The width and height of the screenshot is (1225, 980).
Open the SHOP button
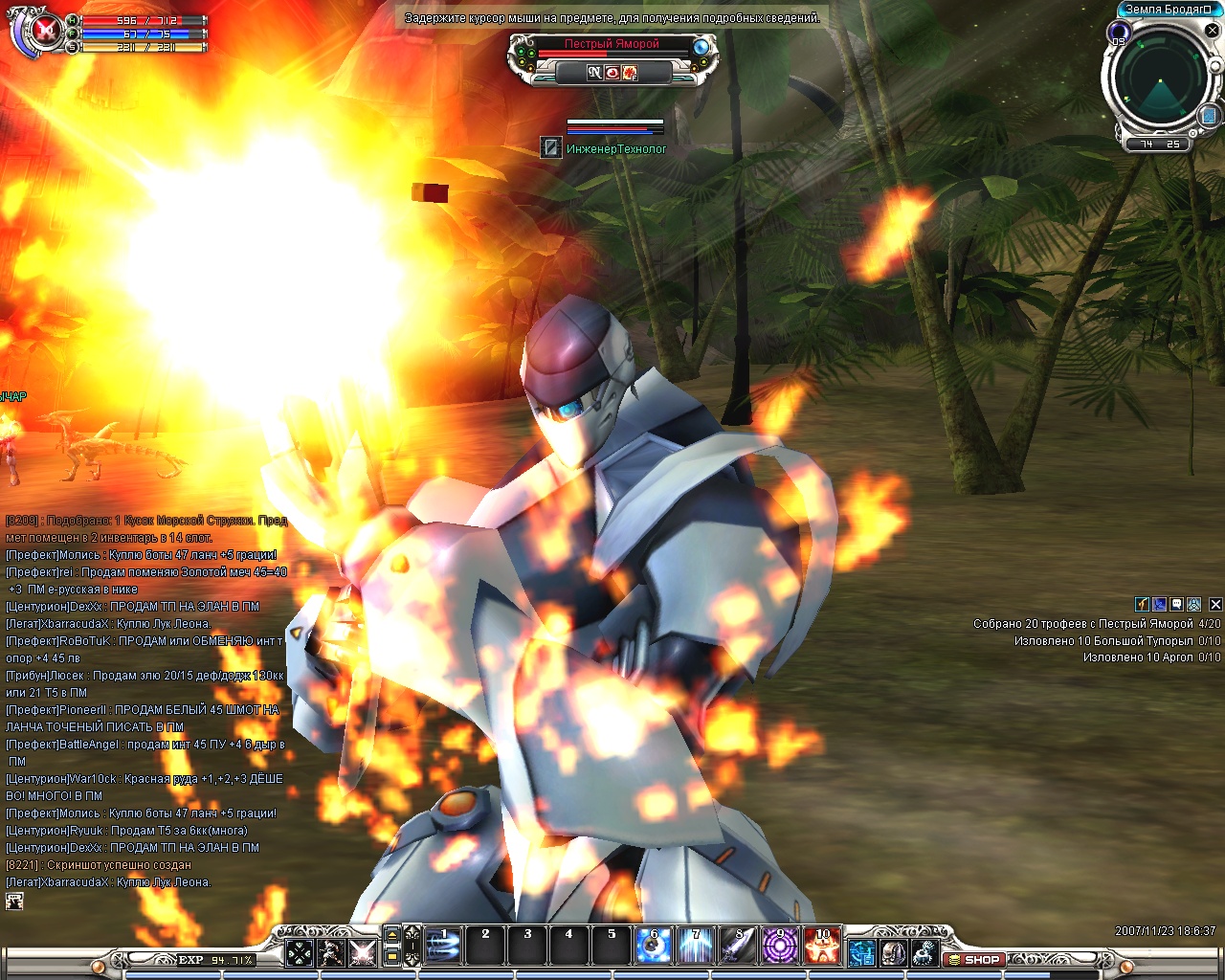pos(974,959)
